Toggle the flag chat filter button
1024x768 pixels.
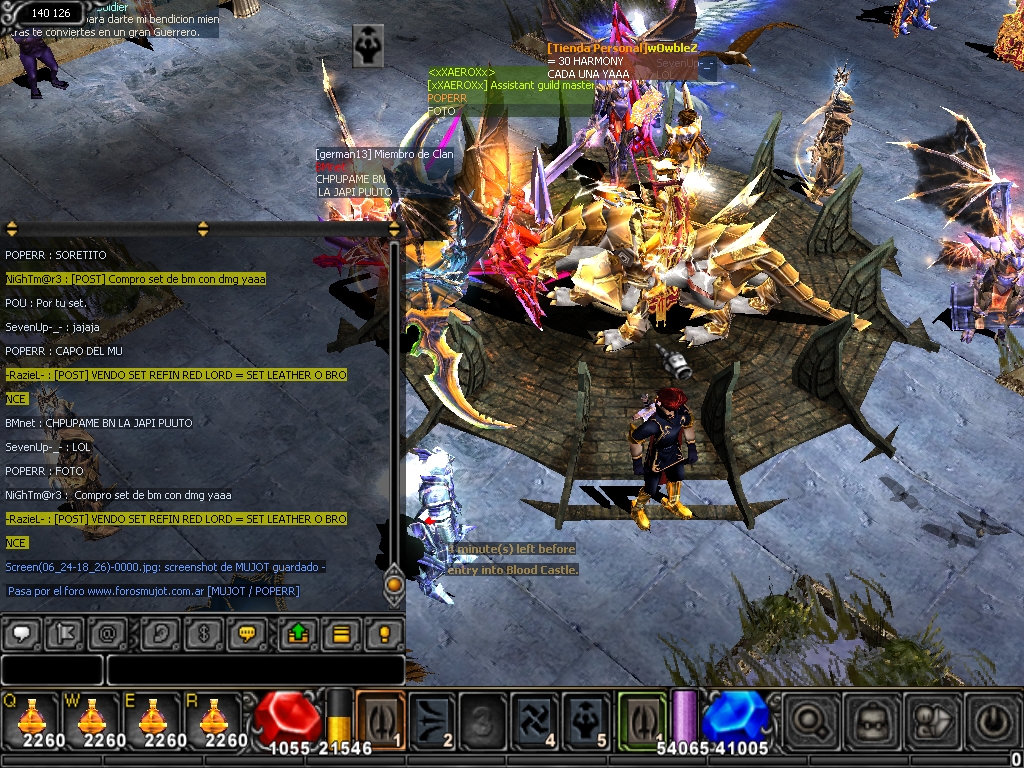[64, 633]
